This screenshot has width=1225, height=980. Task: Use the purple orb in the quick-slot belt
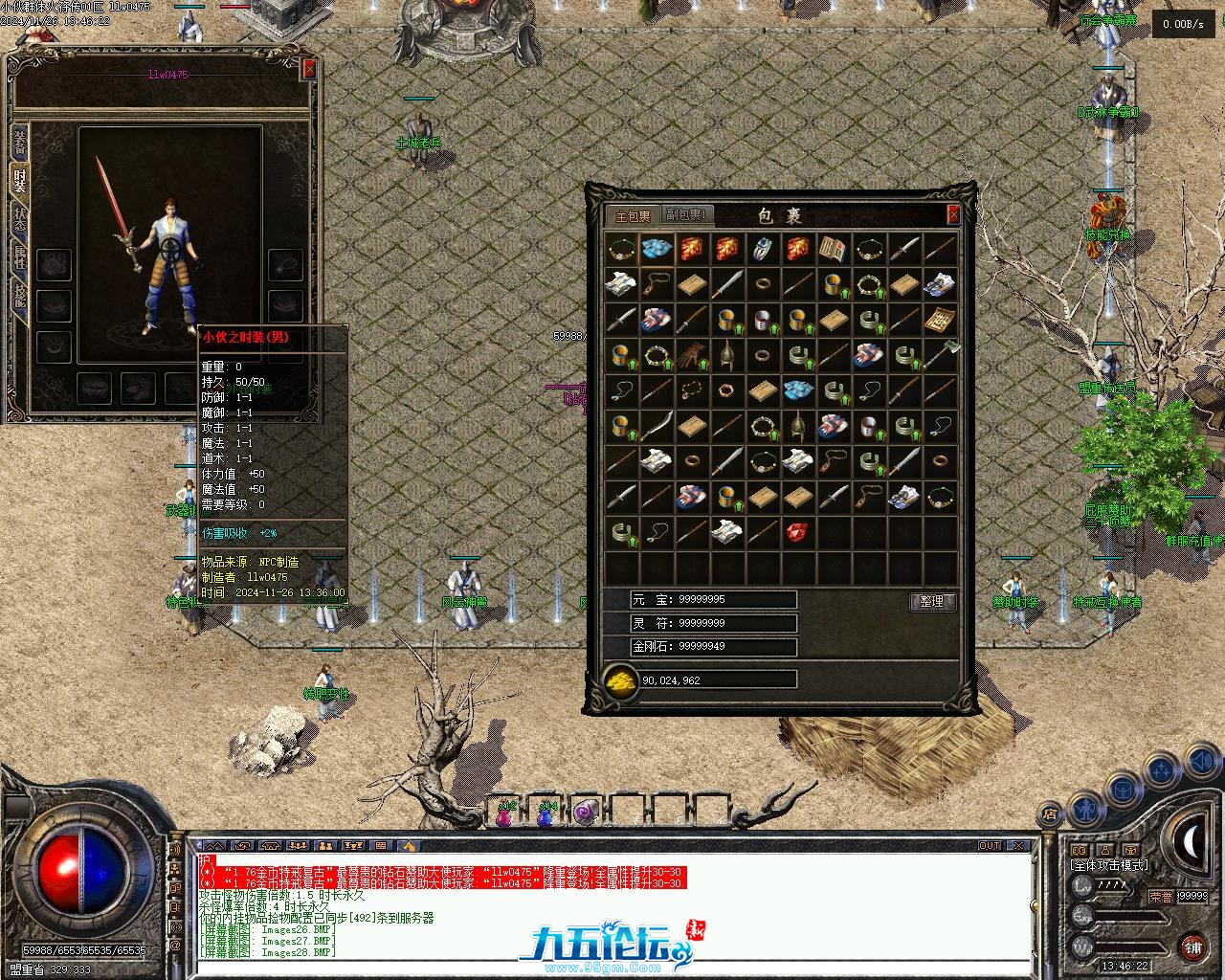point(584,813)
